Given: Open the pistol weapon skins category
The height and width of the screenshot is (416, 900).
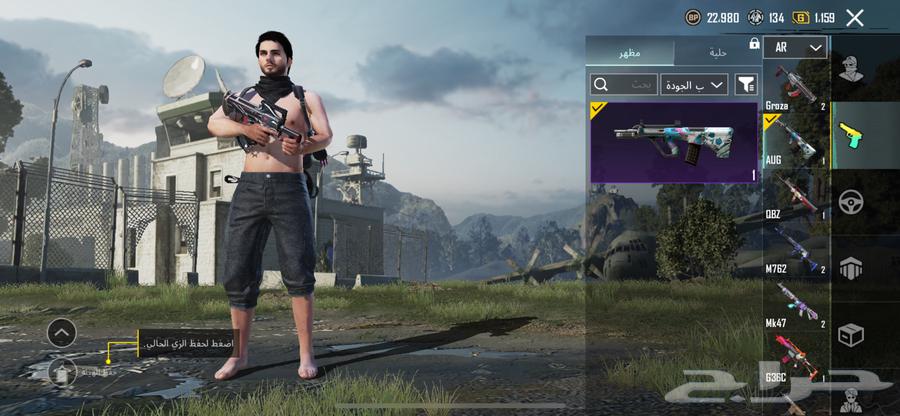Looking at the screenshot, I should [x=851, y=134].
